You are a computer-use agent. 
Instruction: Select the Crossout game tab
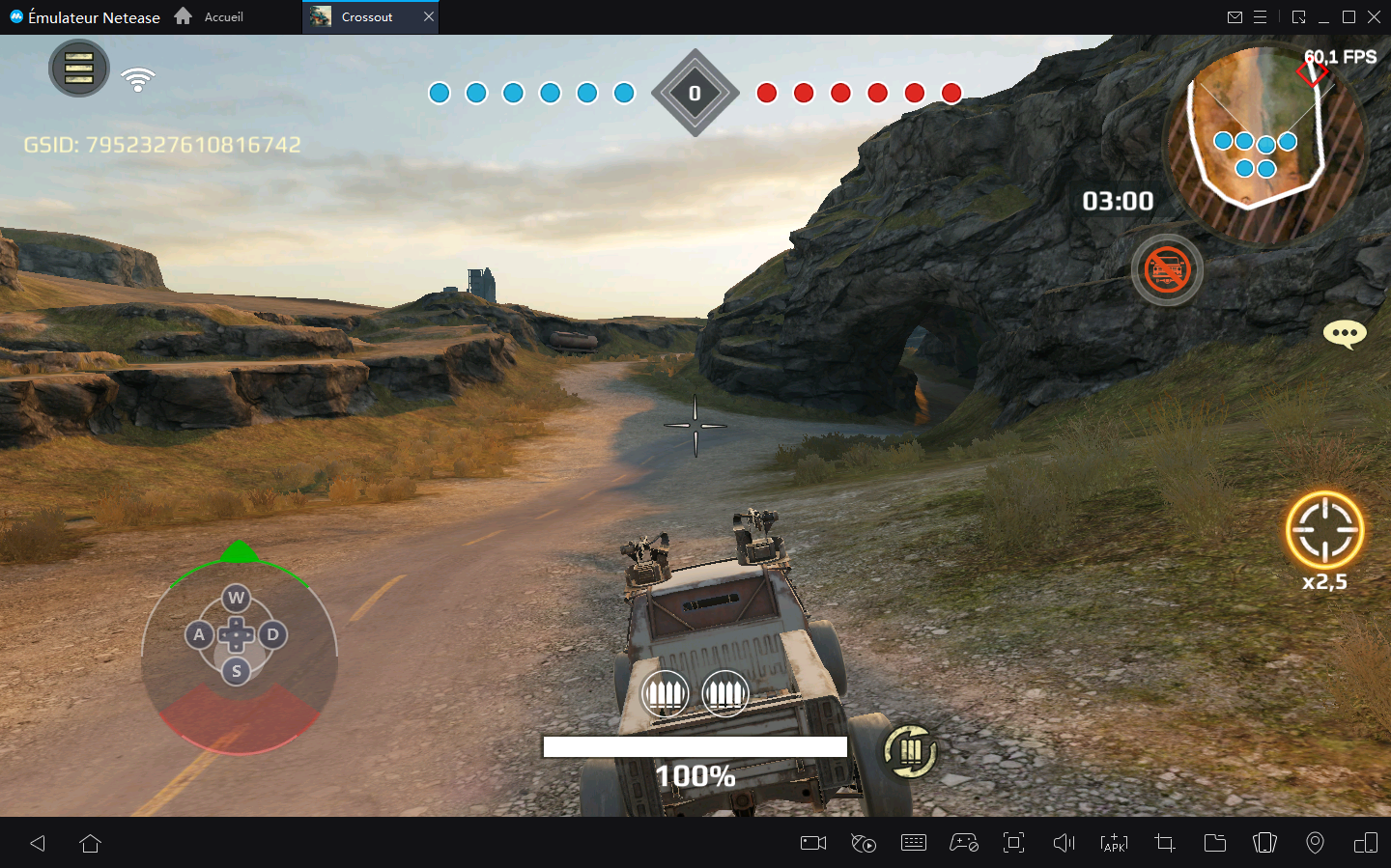coord(365,16)
